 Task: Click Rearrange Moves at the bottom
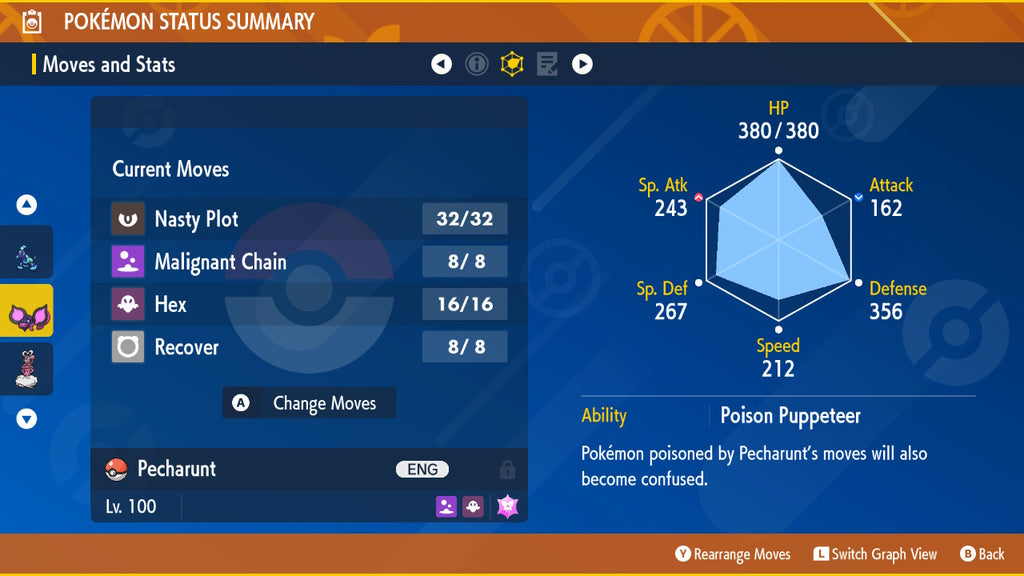pos(733,554)
